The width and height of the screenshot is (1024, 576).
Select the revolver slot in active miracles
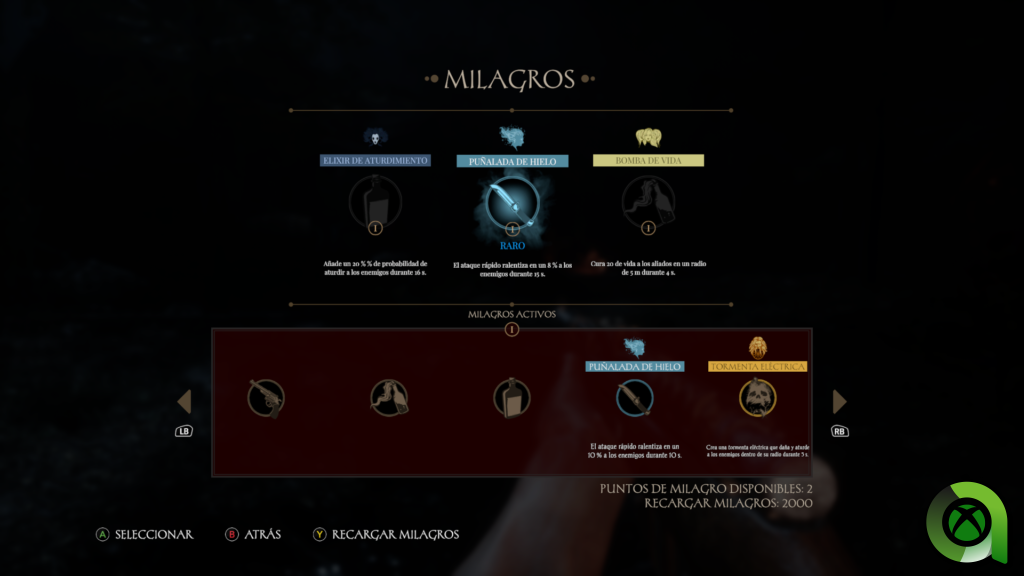(x=266, y=398)
